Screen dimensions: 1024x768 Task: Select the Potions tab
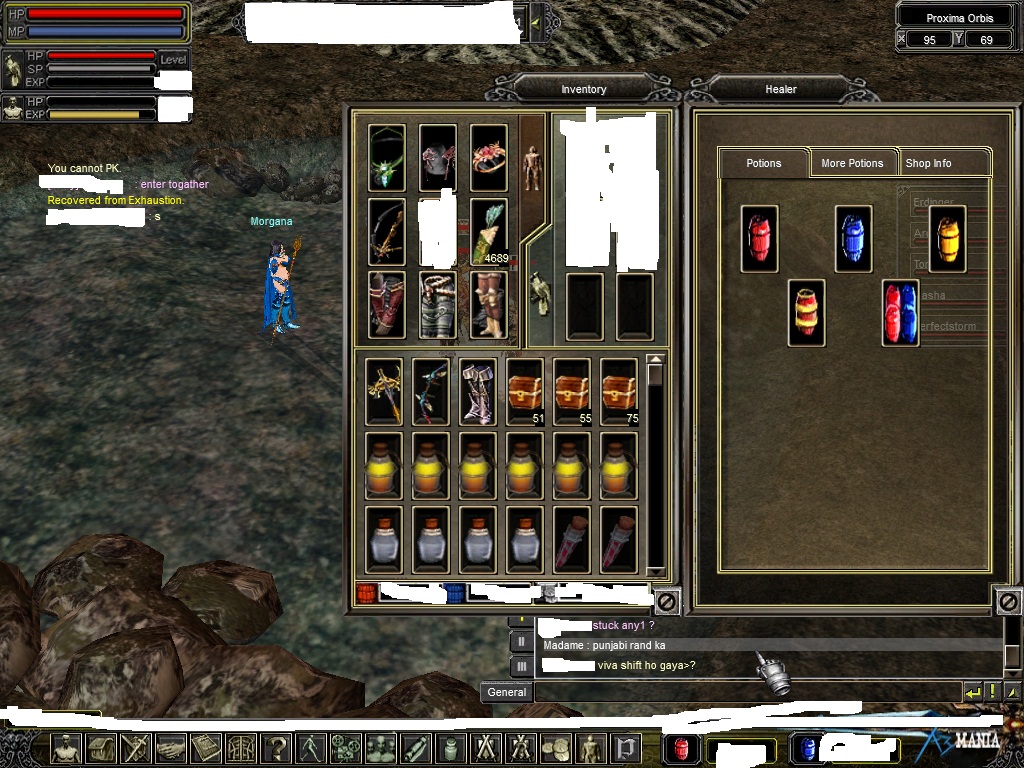(x=763, y=163)
